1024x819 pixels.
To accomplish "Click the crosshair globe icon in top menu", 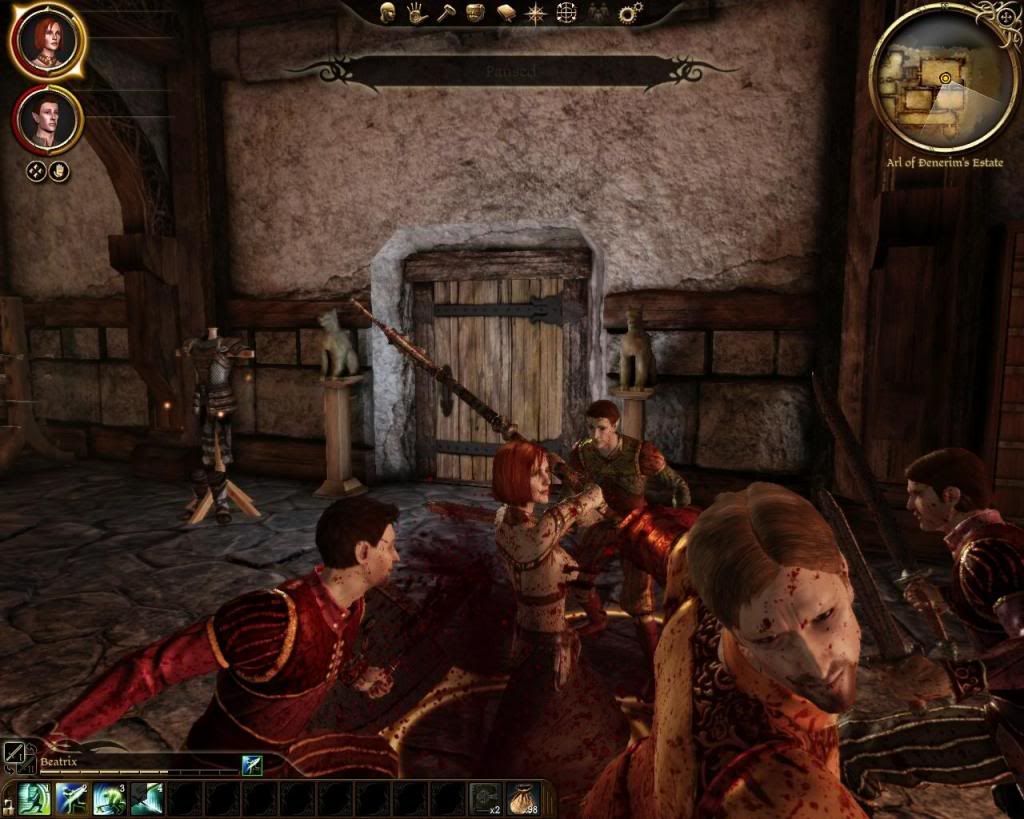I will (x=566, y=13).
